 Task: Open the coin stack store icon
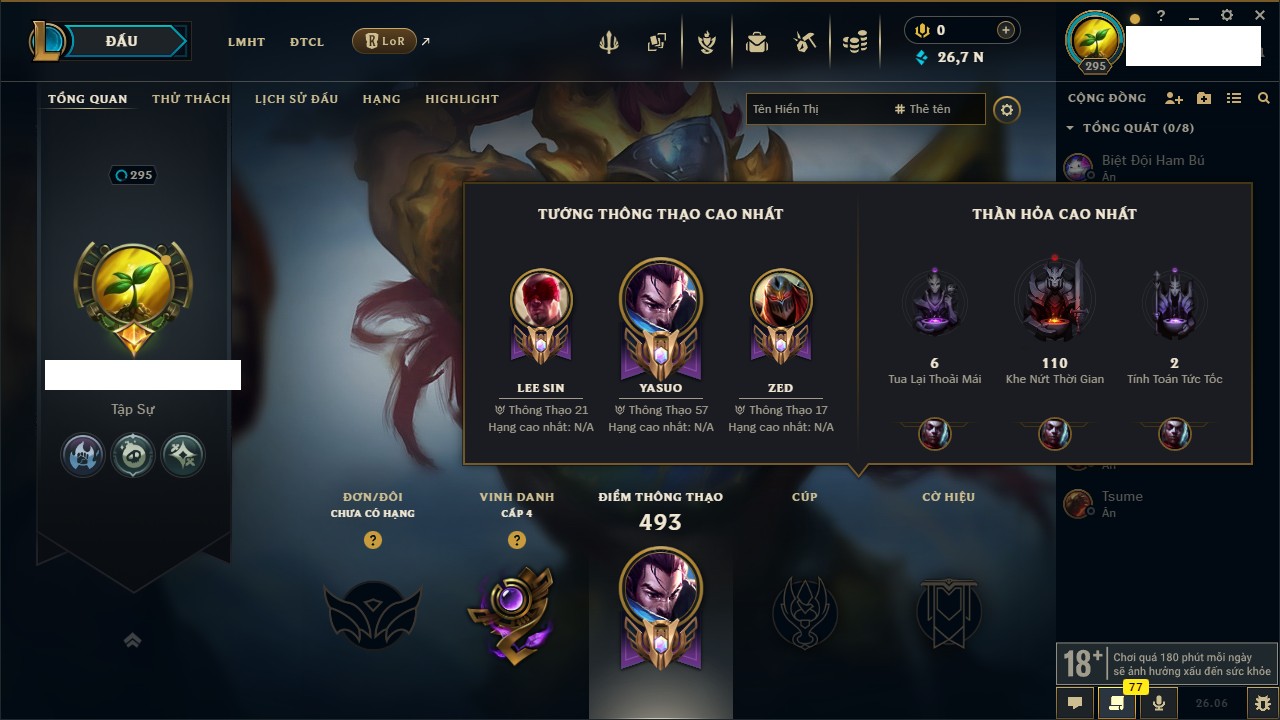pos(854,42)
